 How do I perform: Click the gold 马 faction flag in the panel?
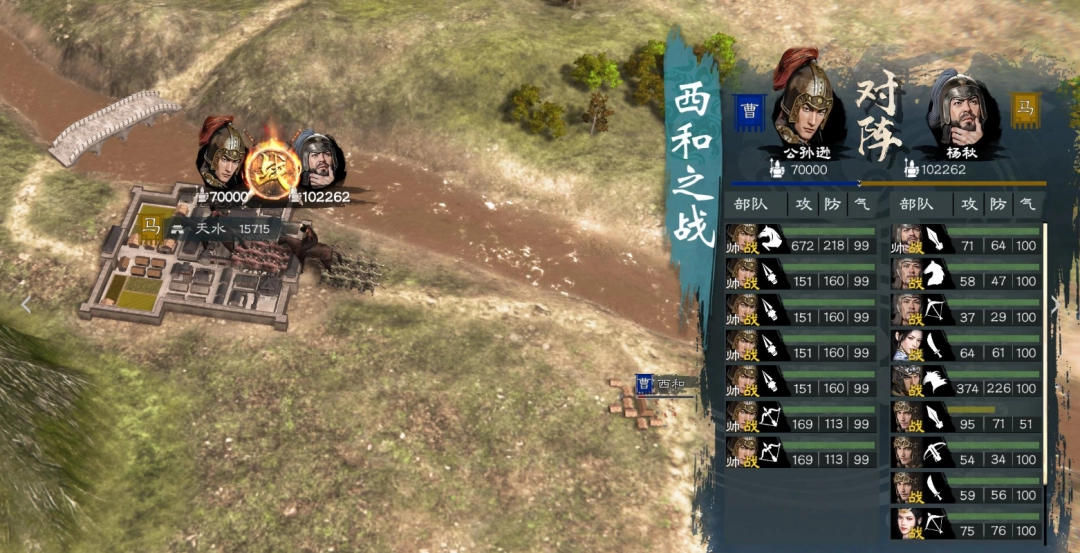1025,107
